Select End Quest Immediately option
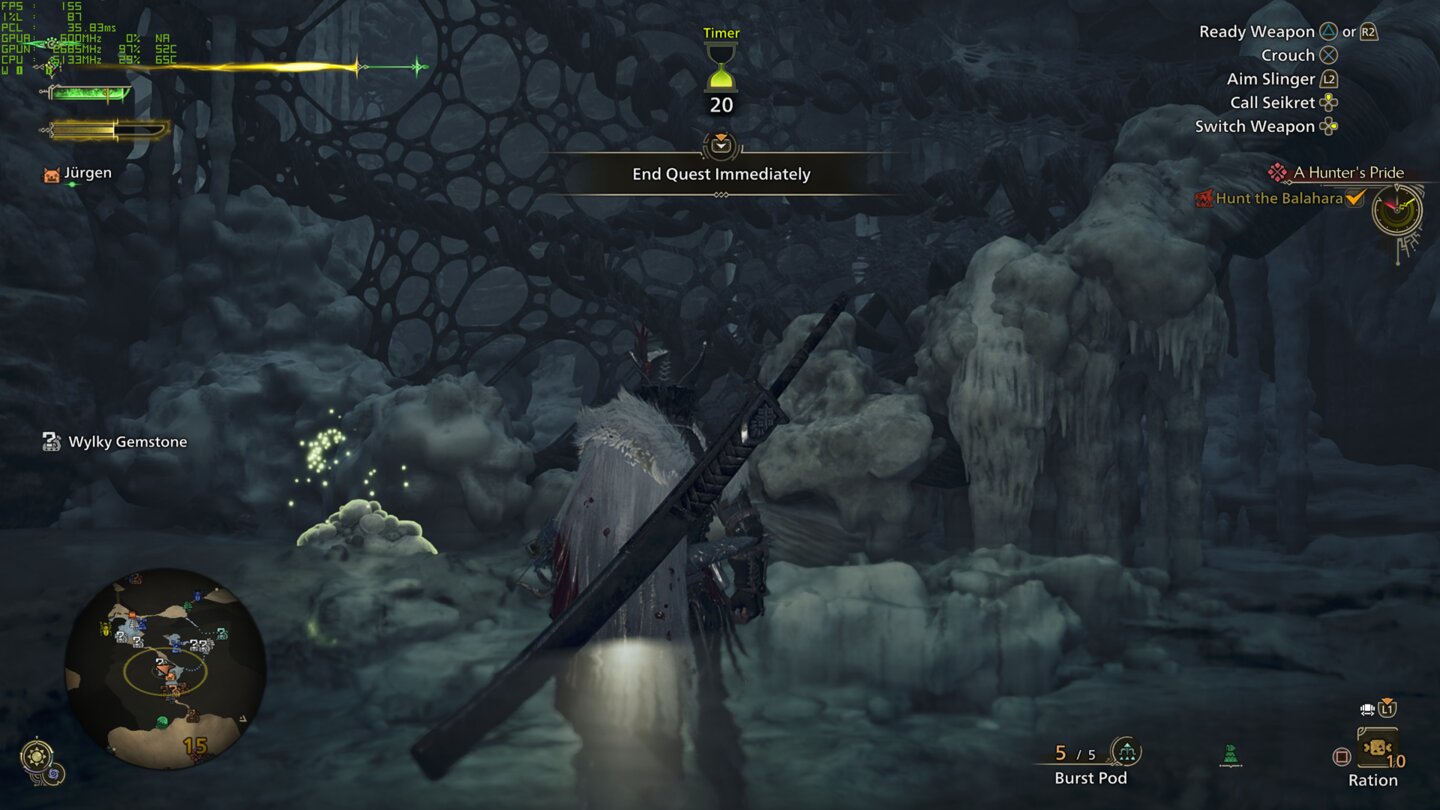 [x=721, y=174]
